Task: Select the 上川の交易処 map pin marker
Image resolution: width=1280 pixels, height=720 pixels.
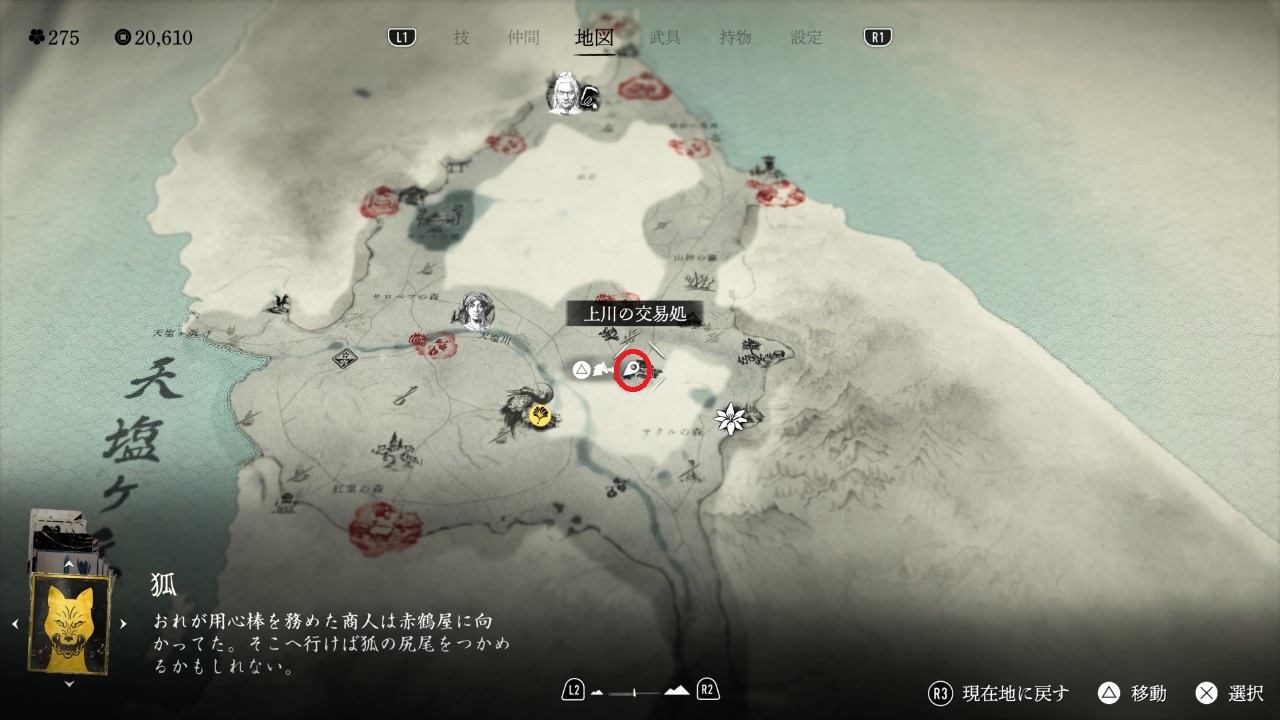Action: (632, 372)
